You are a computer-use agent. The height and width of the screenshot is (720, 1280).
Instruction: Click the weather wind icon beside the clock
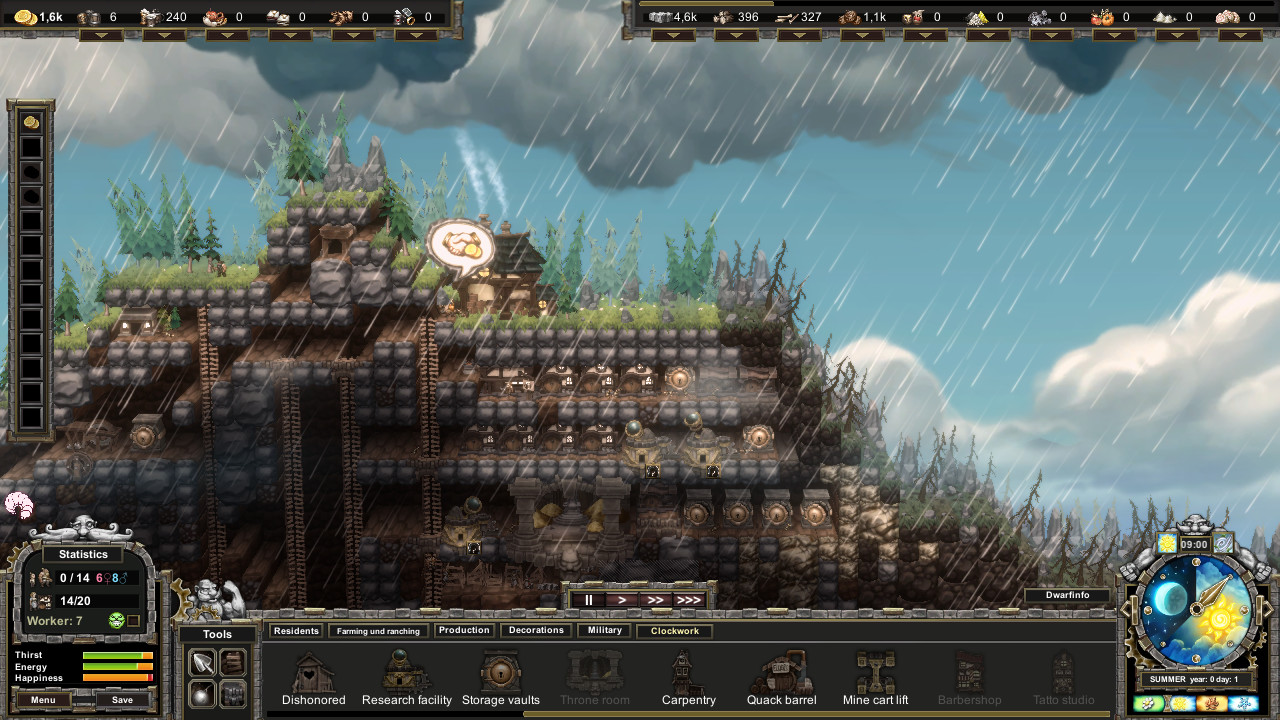pos(1222,544)
